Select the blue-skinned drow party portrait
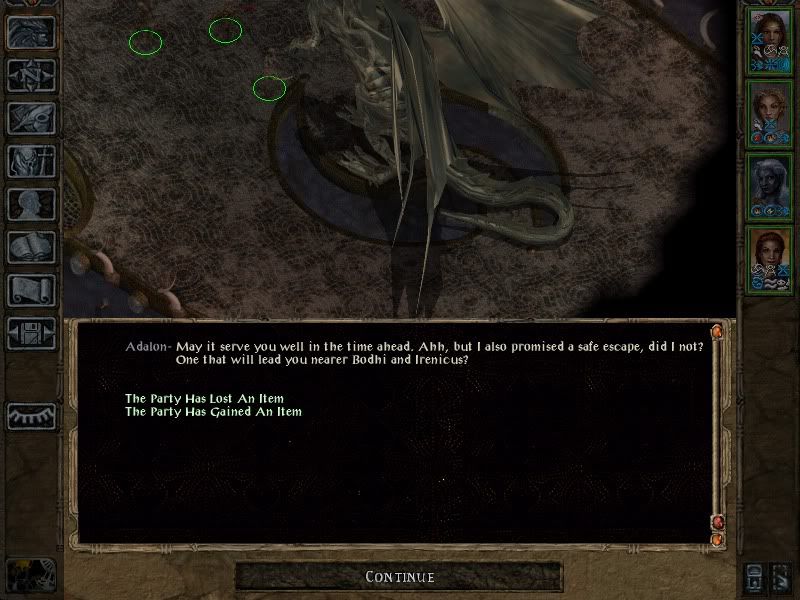 [770, 187]
